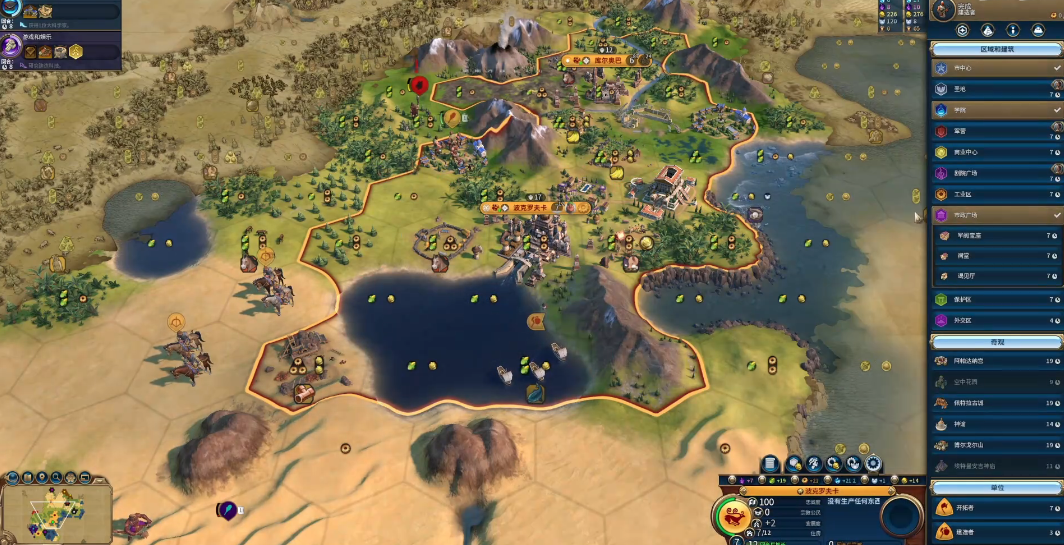The height and width of the screenshot is (545, 1064).
Task: Open city details scroll icon
Action: pos(770,463)
